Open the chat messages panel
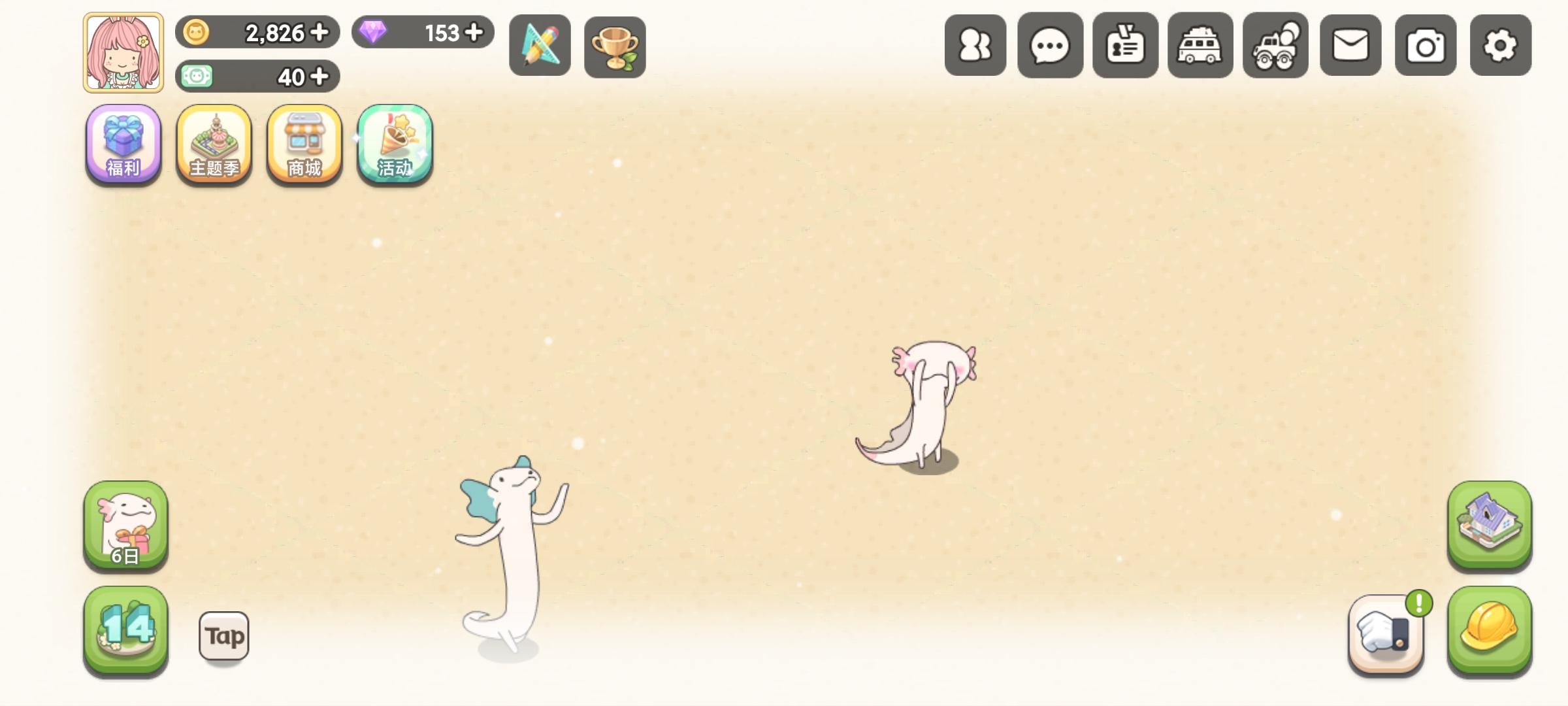Image resolution: width=1568 pixels, height=706 pixels. coord(1050,44)
